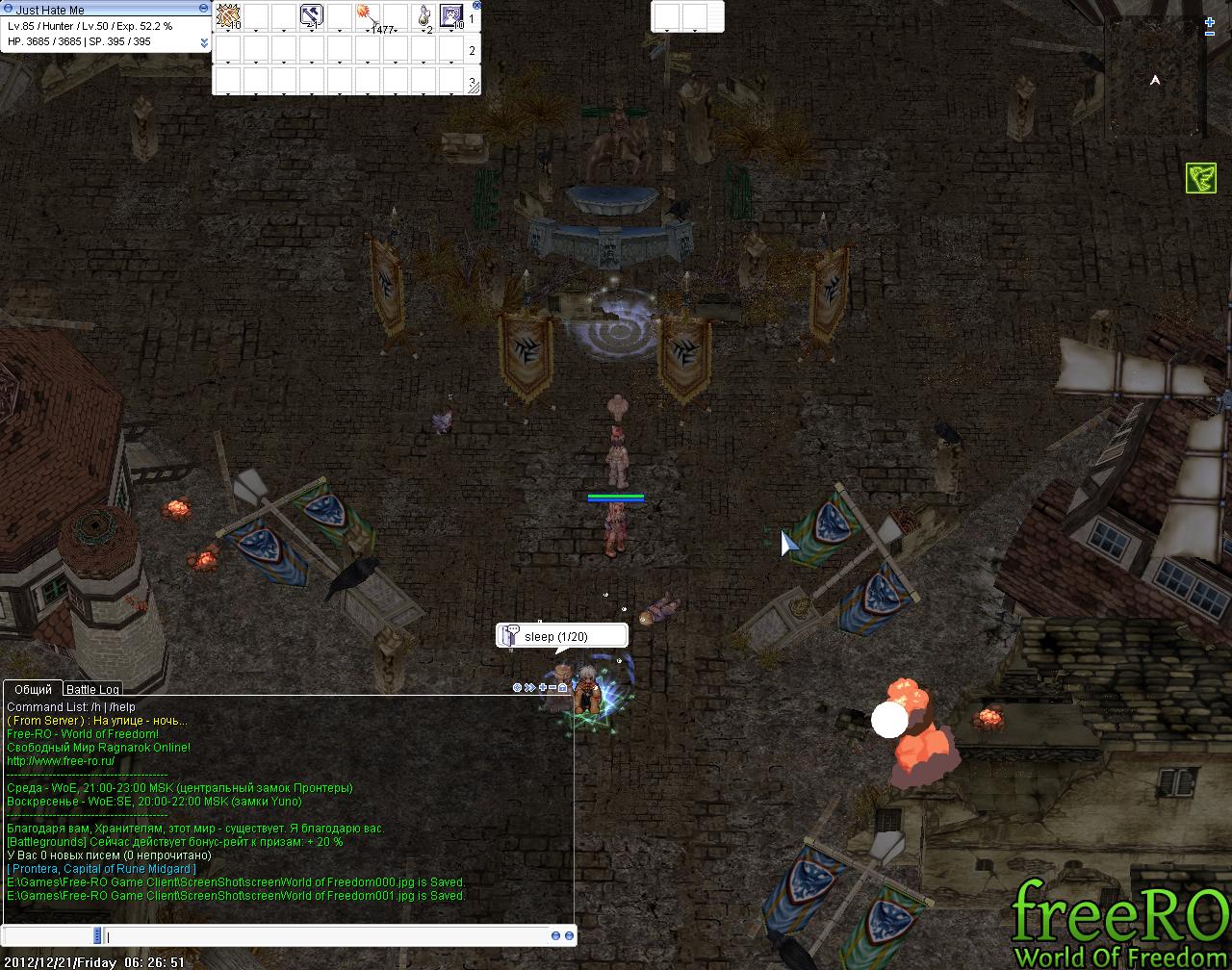This screenshot has height=970, width=1232.
Task: Close the hotkey bar with its X button
Action: pos(476,5)
